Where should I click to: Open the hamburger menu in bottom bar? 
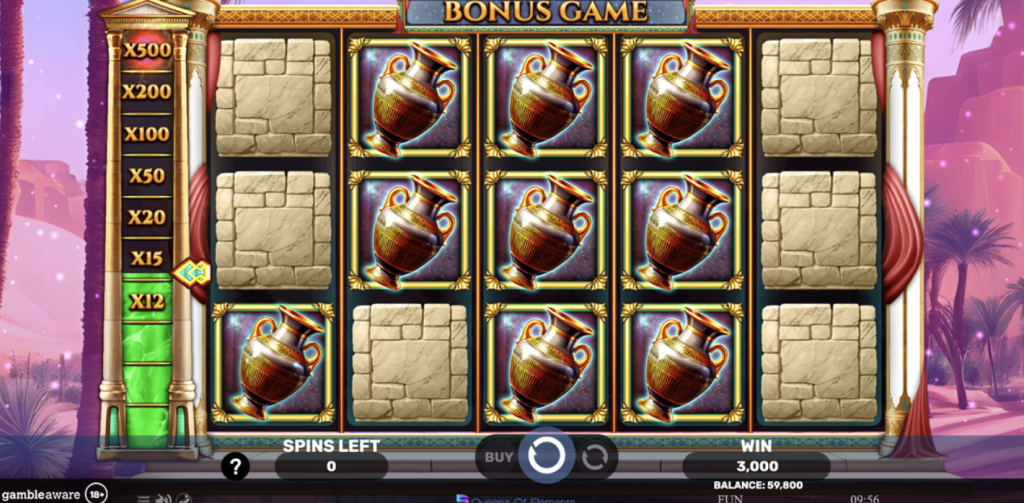pos(144,498)
